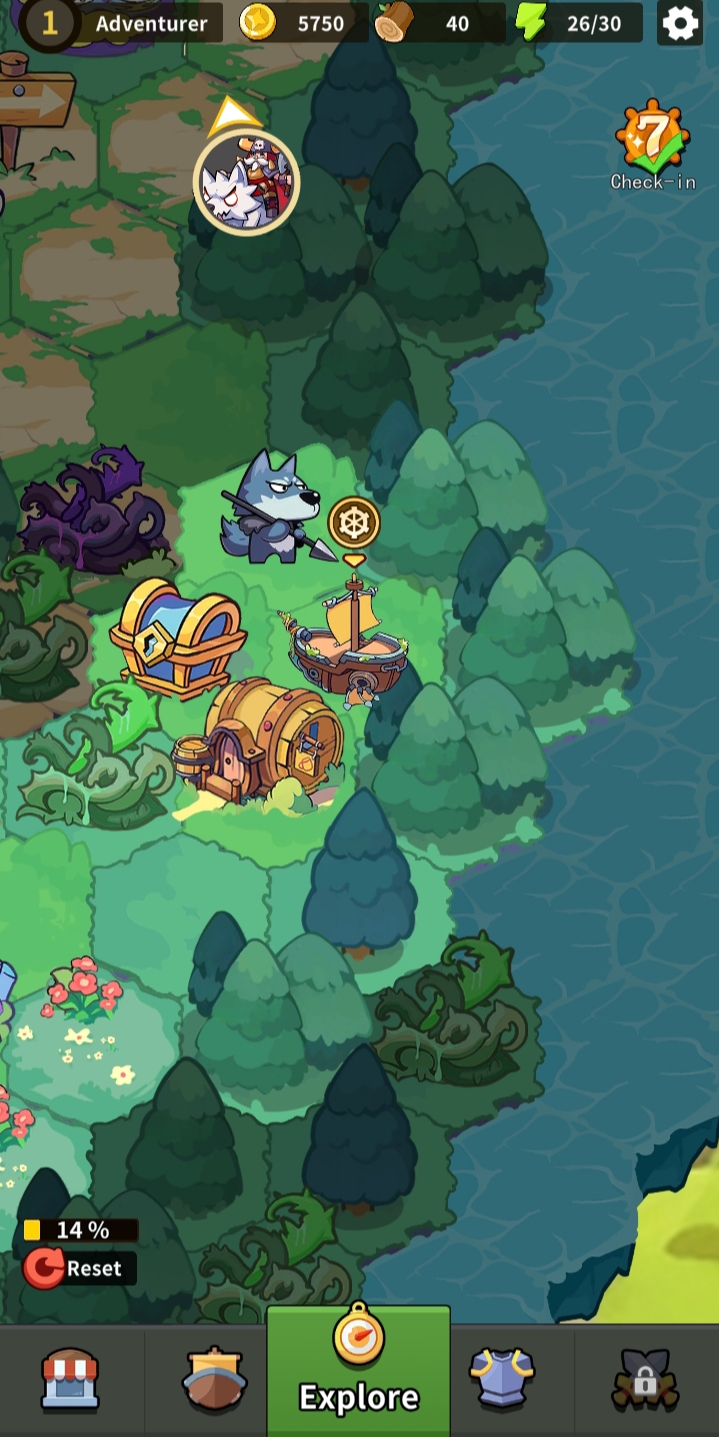Open the ship tab in bottom bar
The image size is (719, 1437).
click(x=214, y=1379)
